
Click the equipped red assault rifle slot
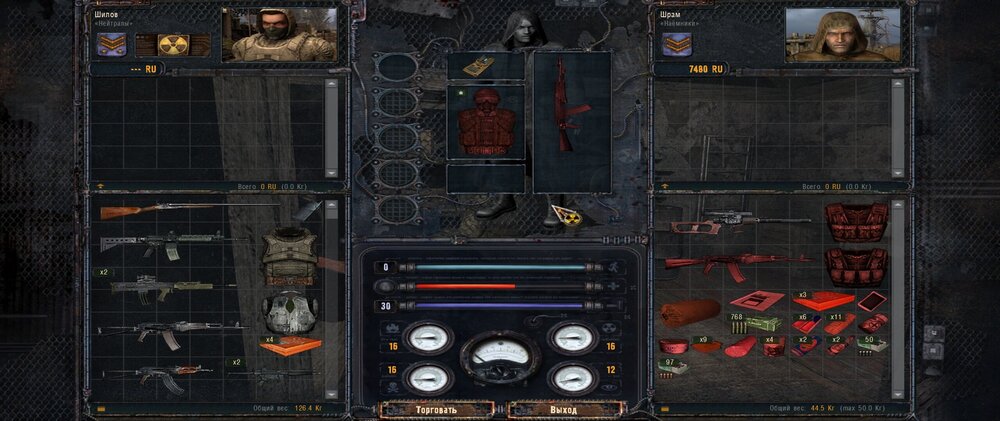pyautogui.click(x=571, y=119)
